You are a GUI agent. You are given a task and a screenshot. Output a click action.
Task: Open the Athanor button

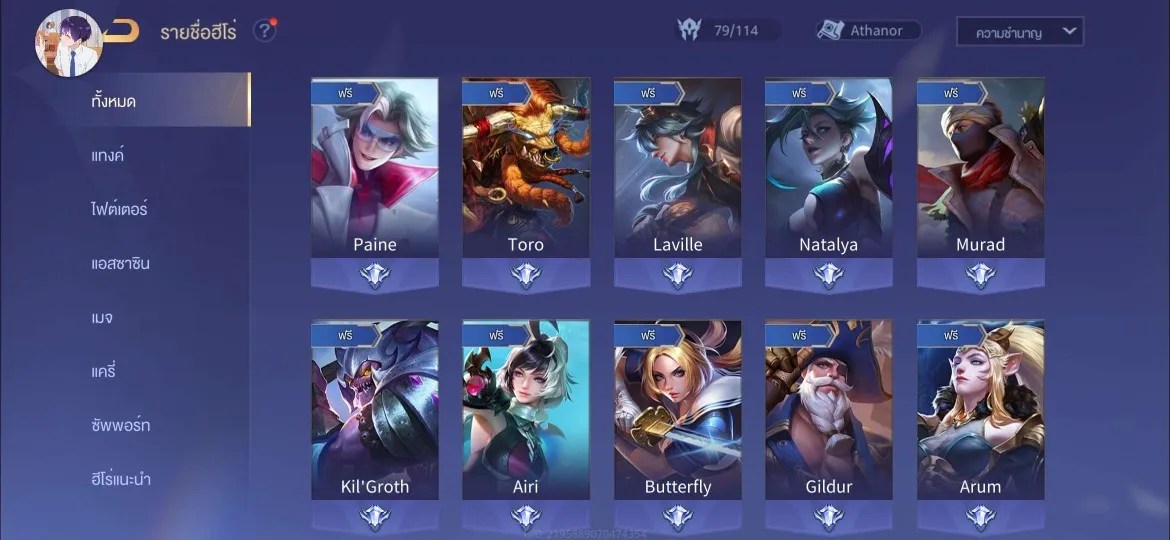[x=868, y=31]
